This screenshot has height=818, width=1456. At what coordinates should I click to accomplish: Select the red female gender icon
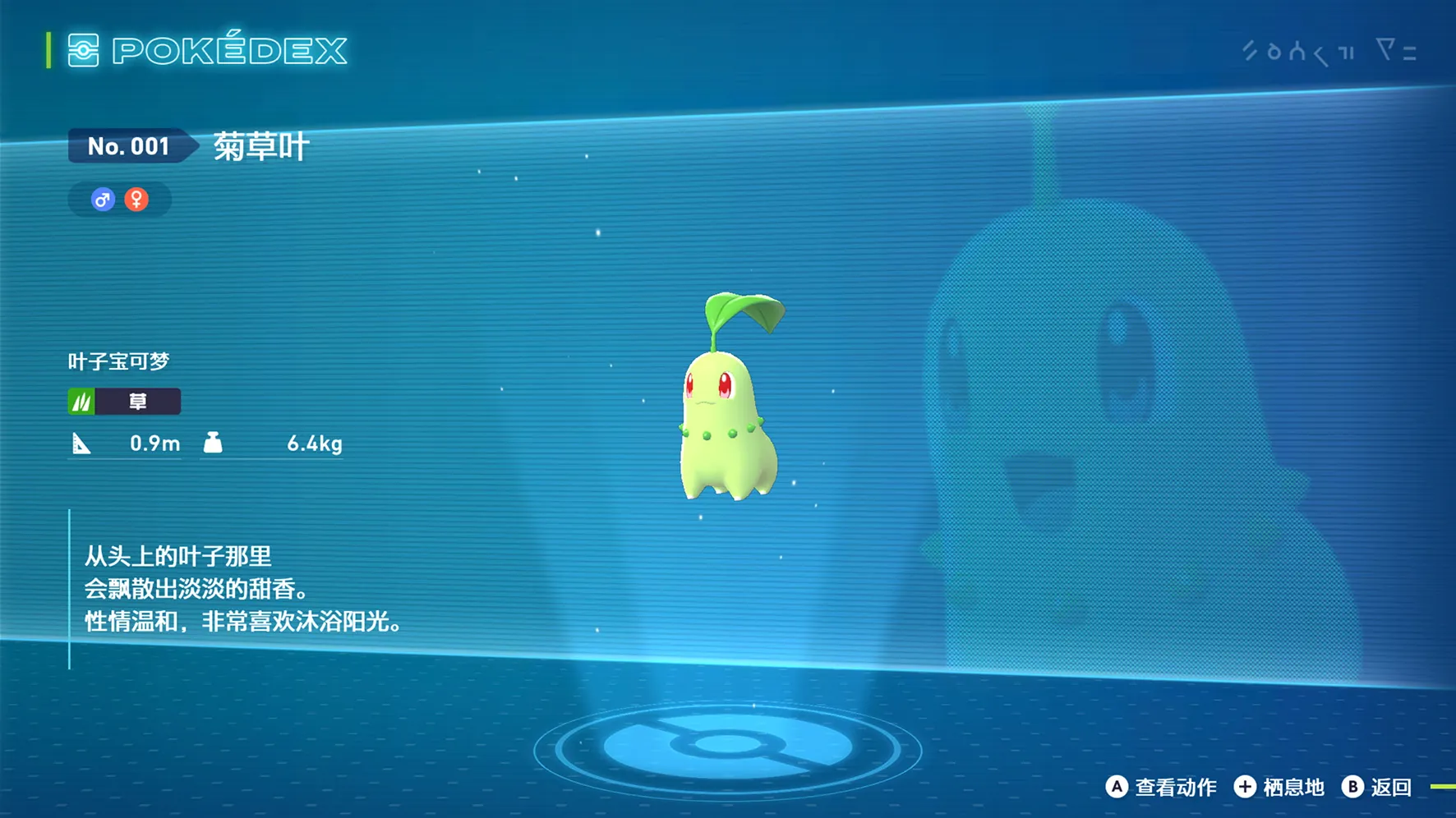pos(136,200)
